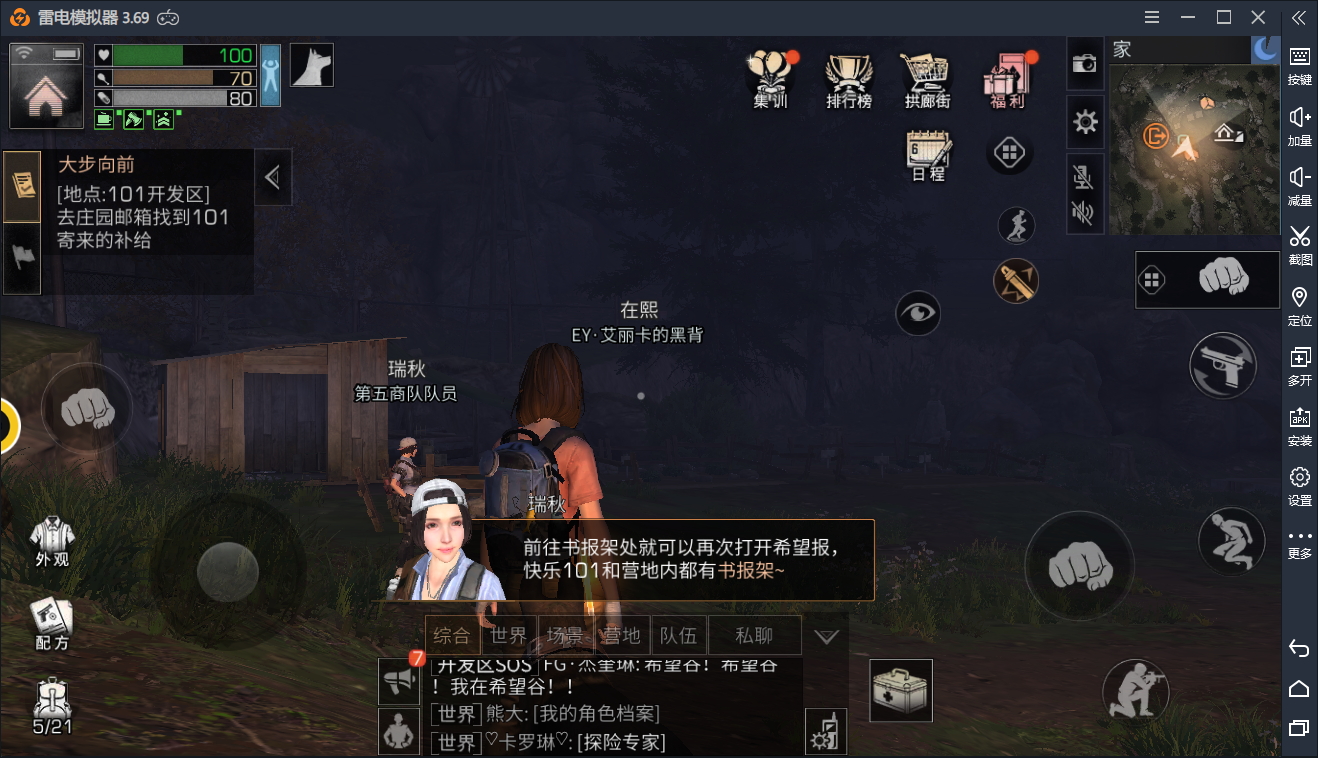Click the emulator's 截图 screenshot button
1318x758 pixels.
[1299, 245]
